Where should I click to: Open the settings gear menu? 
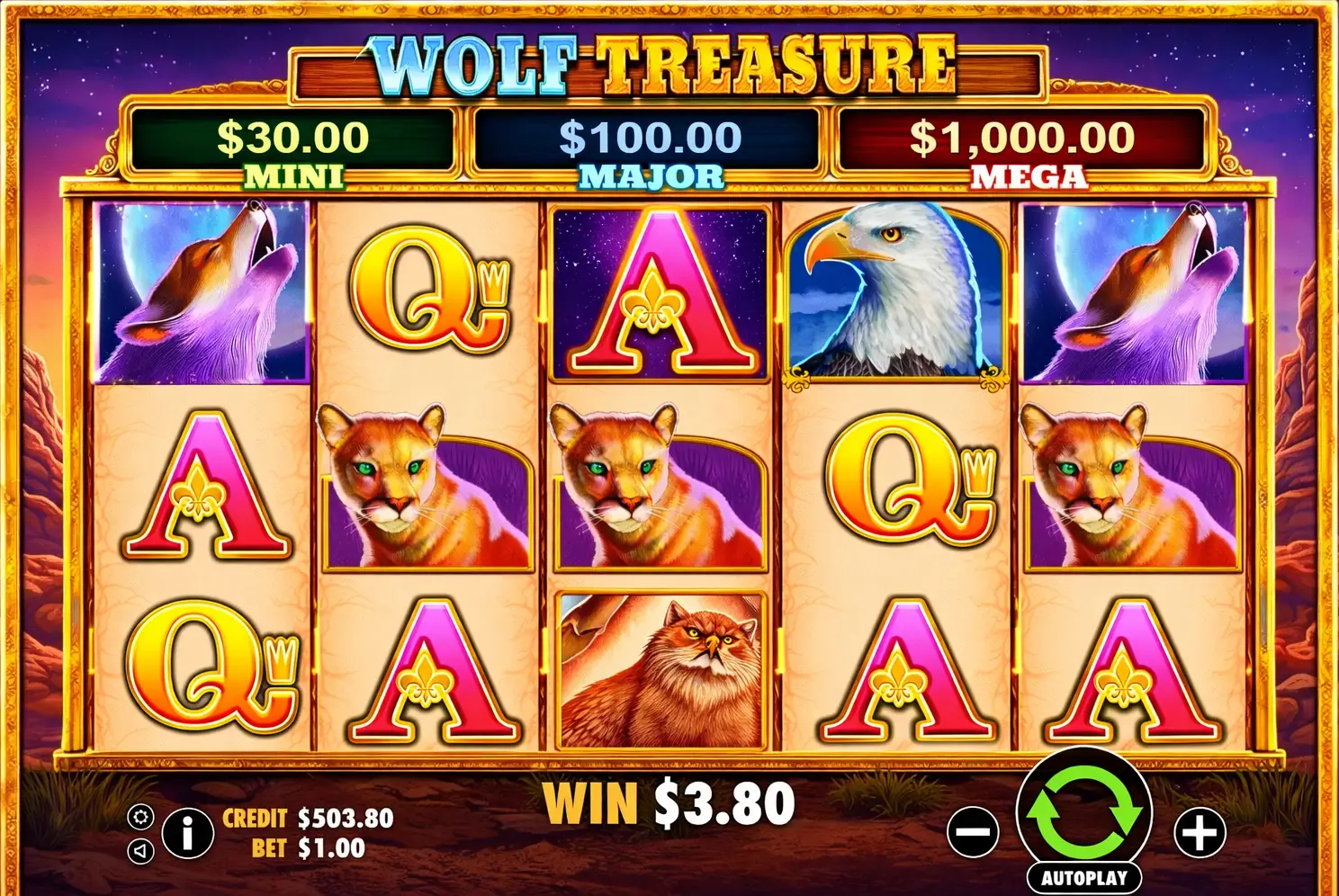coord(141,819)
